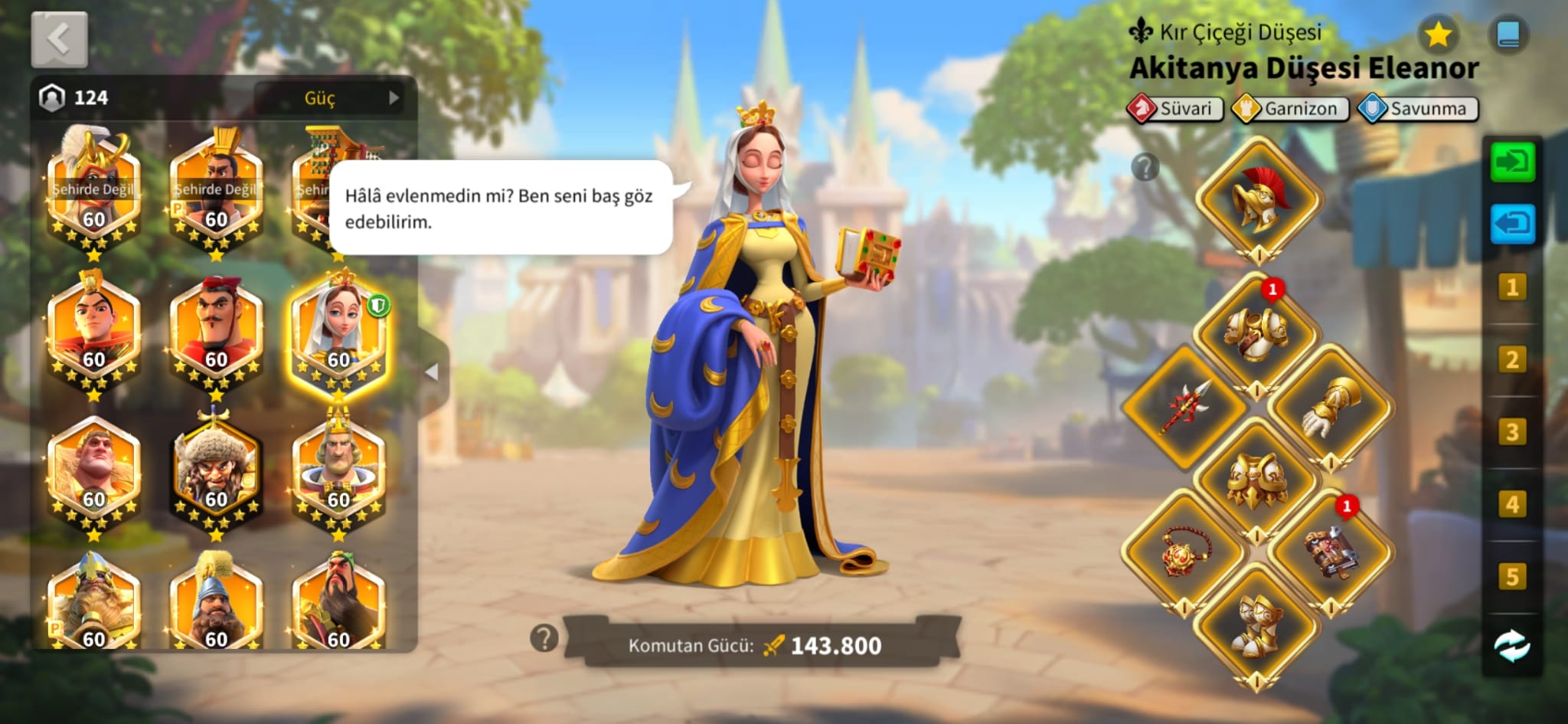
Task: Click the blue unequip arrow button
Action: tap(1512, 224)
